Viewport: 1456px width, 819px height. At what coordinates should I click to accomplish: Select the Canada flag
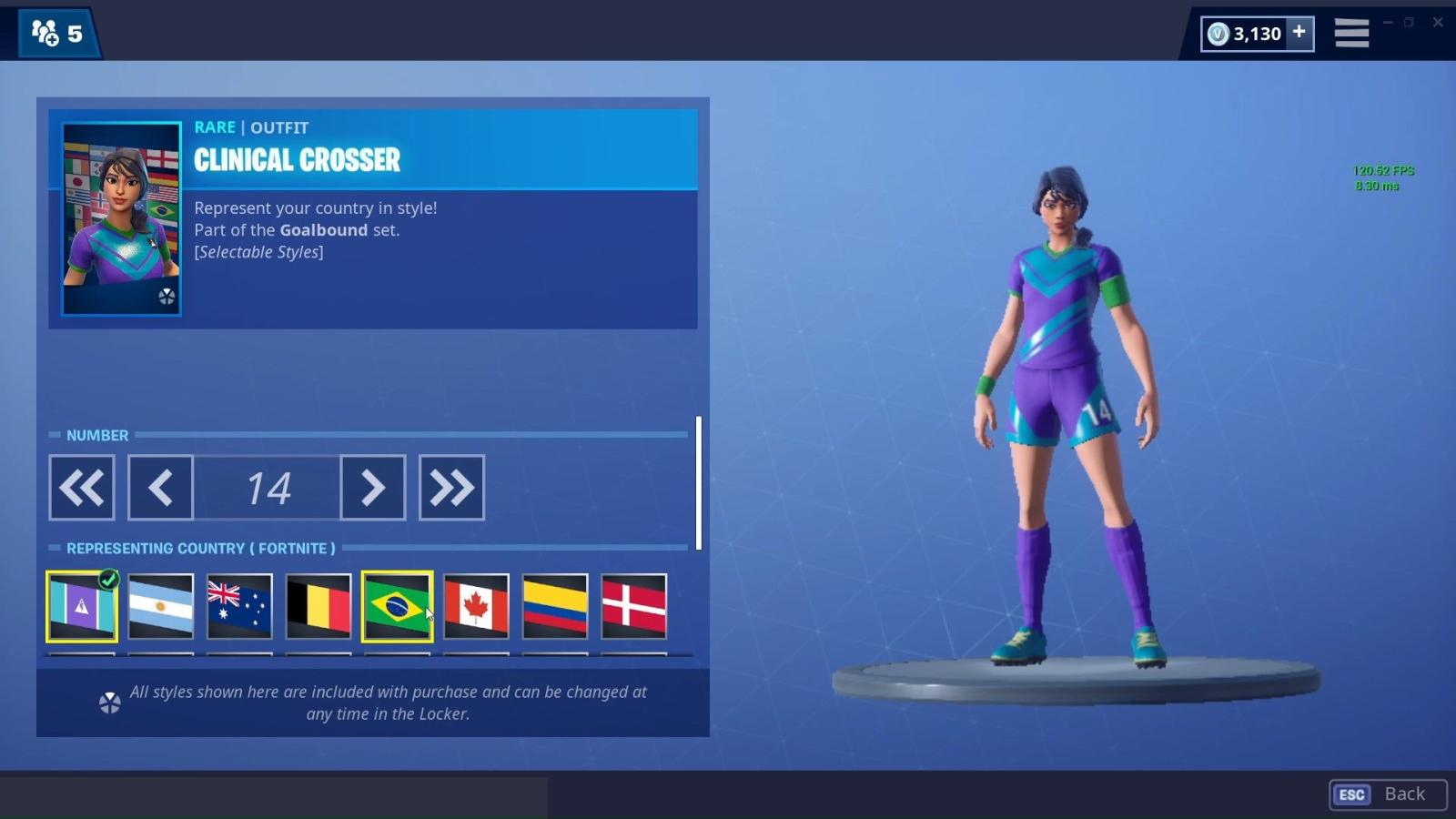476,606
